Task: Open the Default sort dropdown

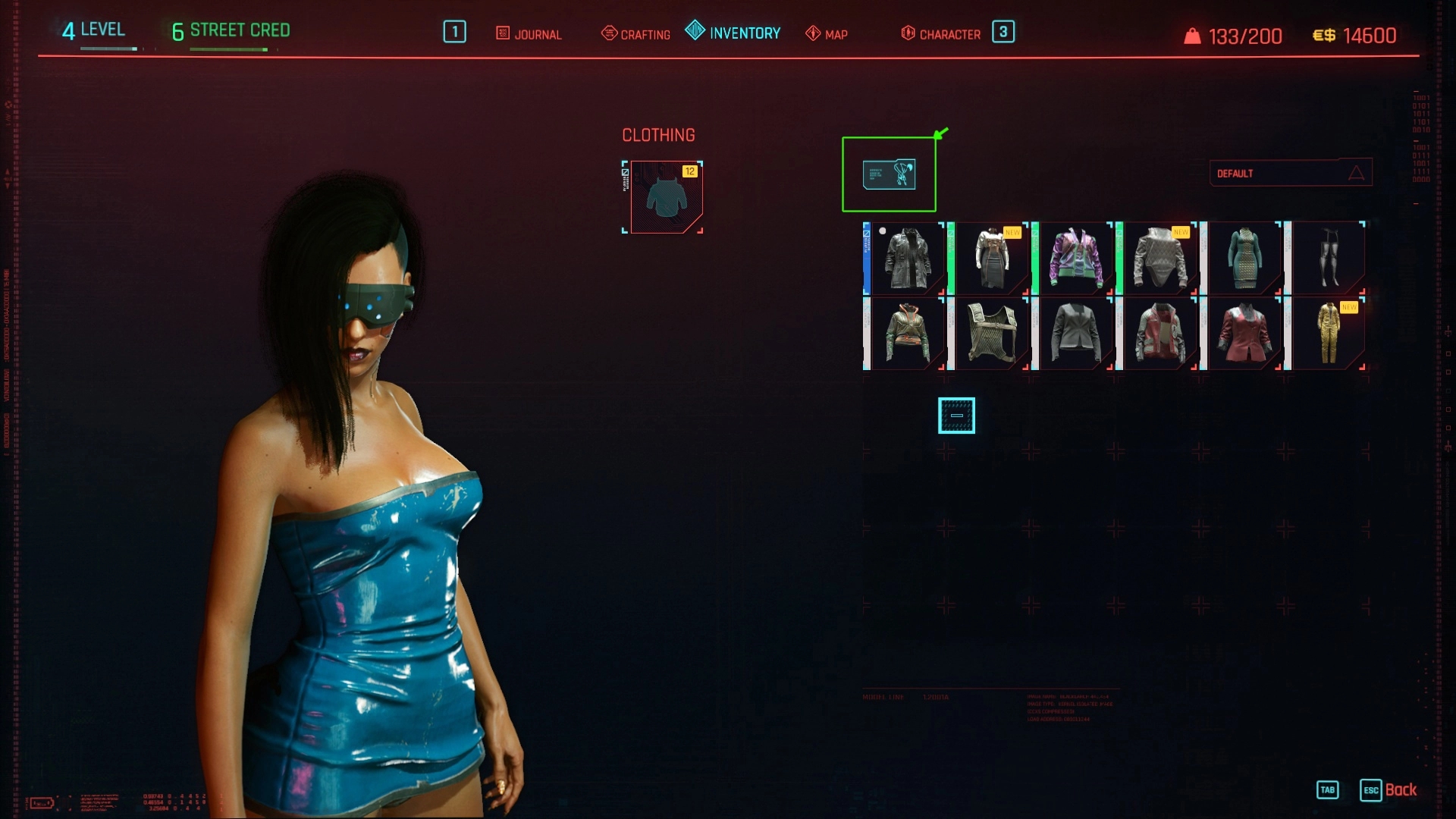Action: click(1290, 173)
